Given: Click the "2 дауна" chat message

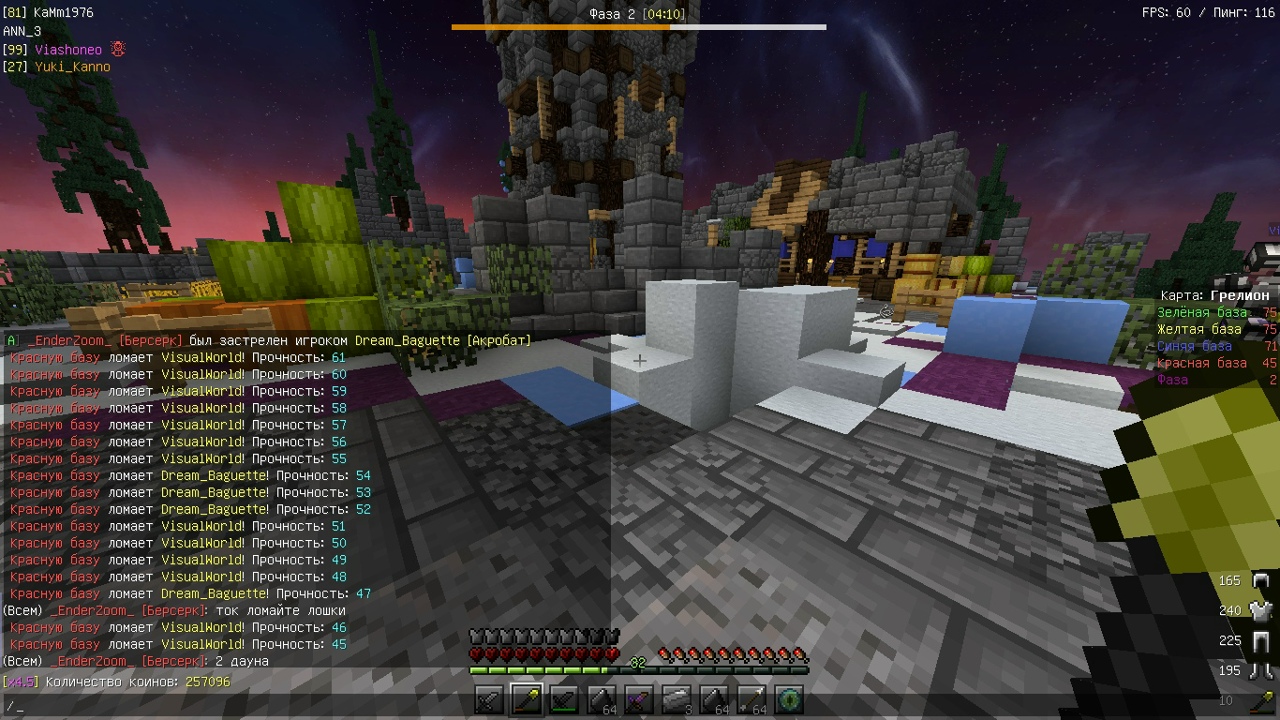Looking at the screenshot, I should pos(241,662).
